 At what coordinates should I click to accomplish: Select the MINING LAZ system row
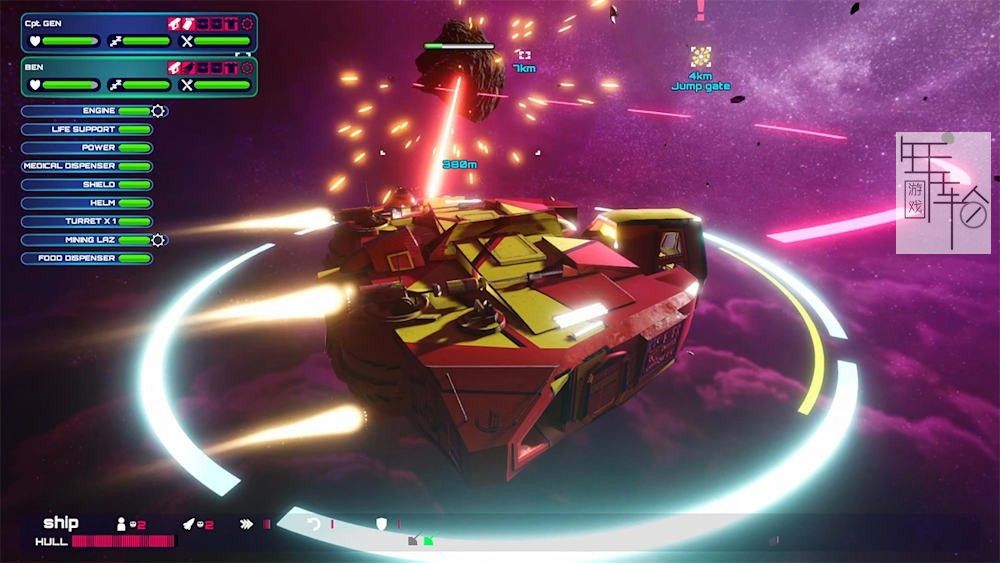(86, 240)
